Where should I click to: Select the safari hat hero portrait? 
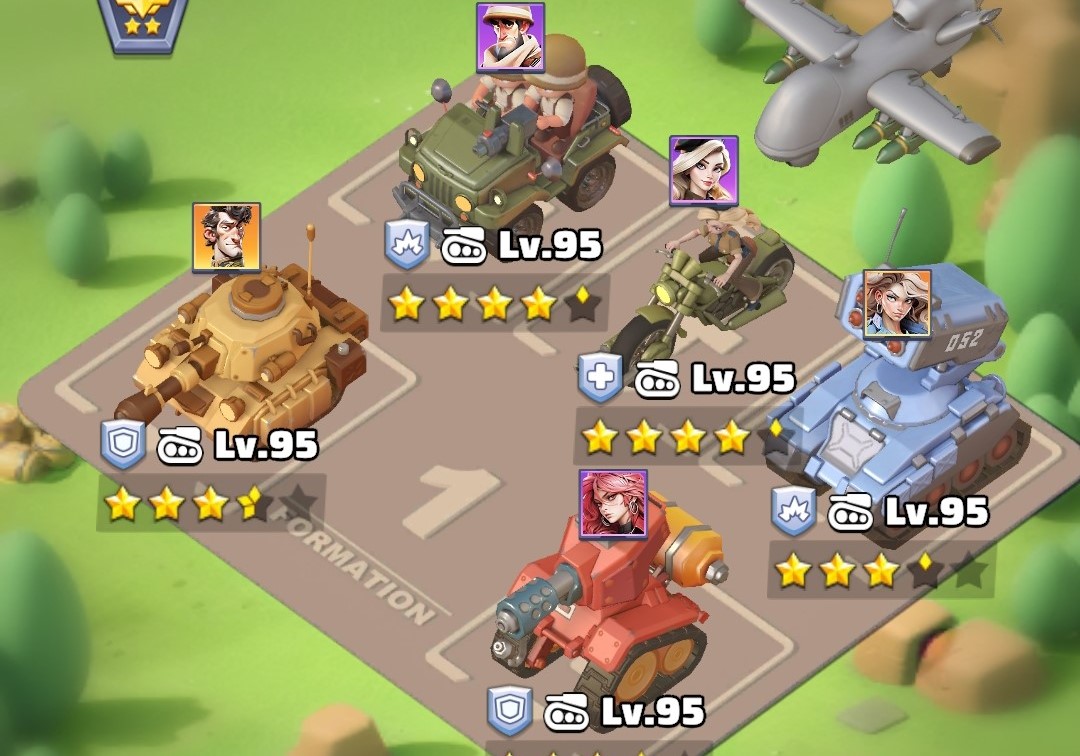click(510, 37)
